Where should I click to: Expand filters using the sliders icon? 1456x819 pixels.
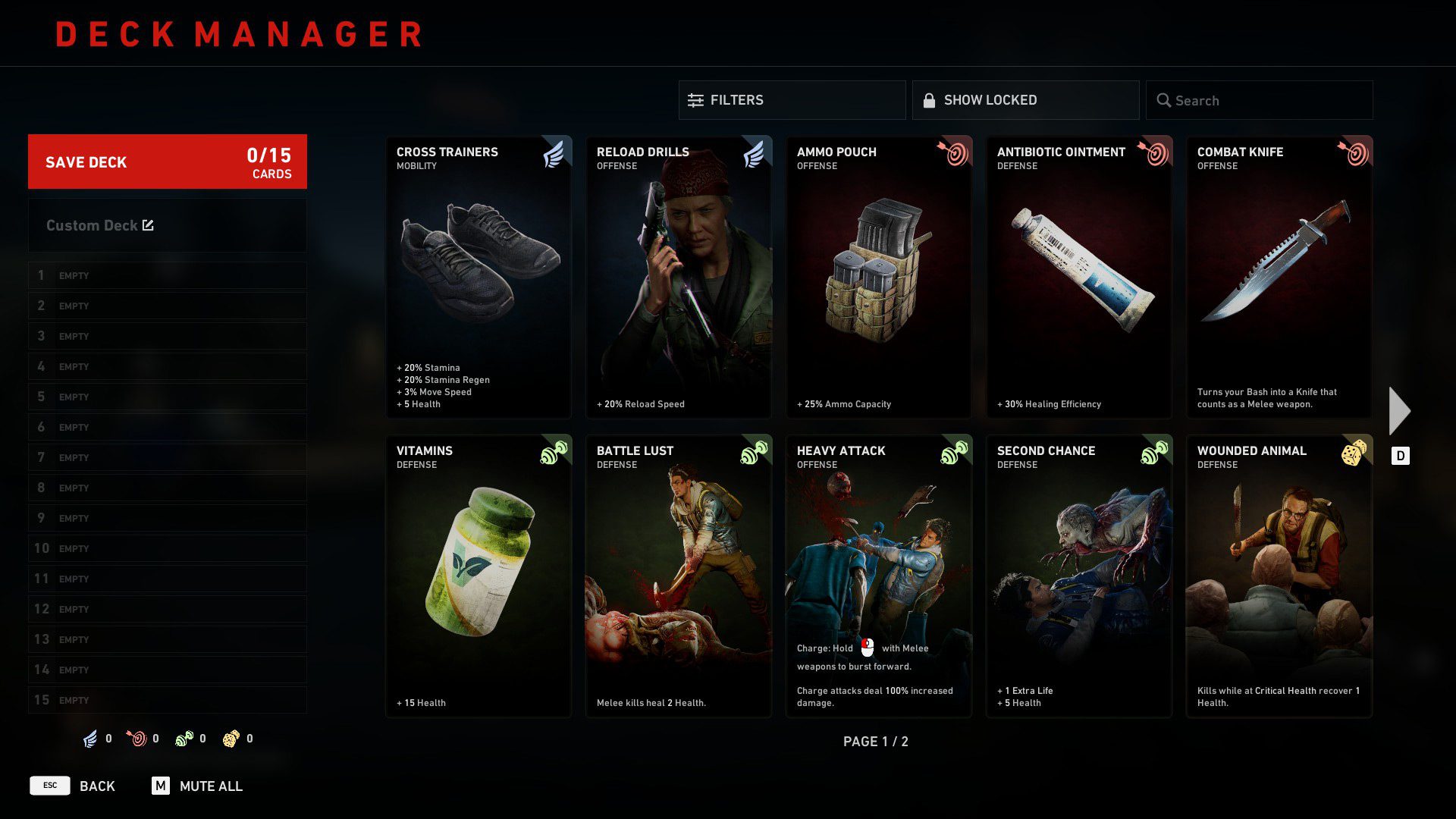695,99
